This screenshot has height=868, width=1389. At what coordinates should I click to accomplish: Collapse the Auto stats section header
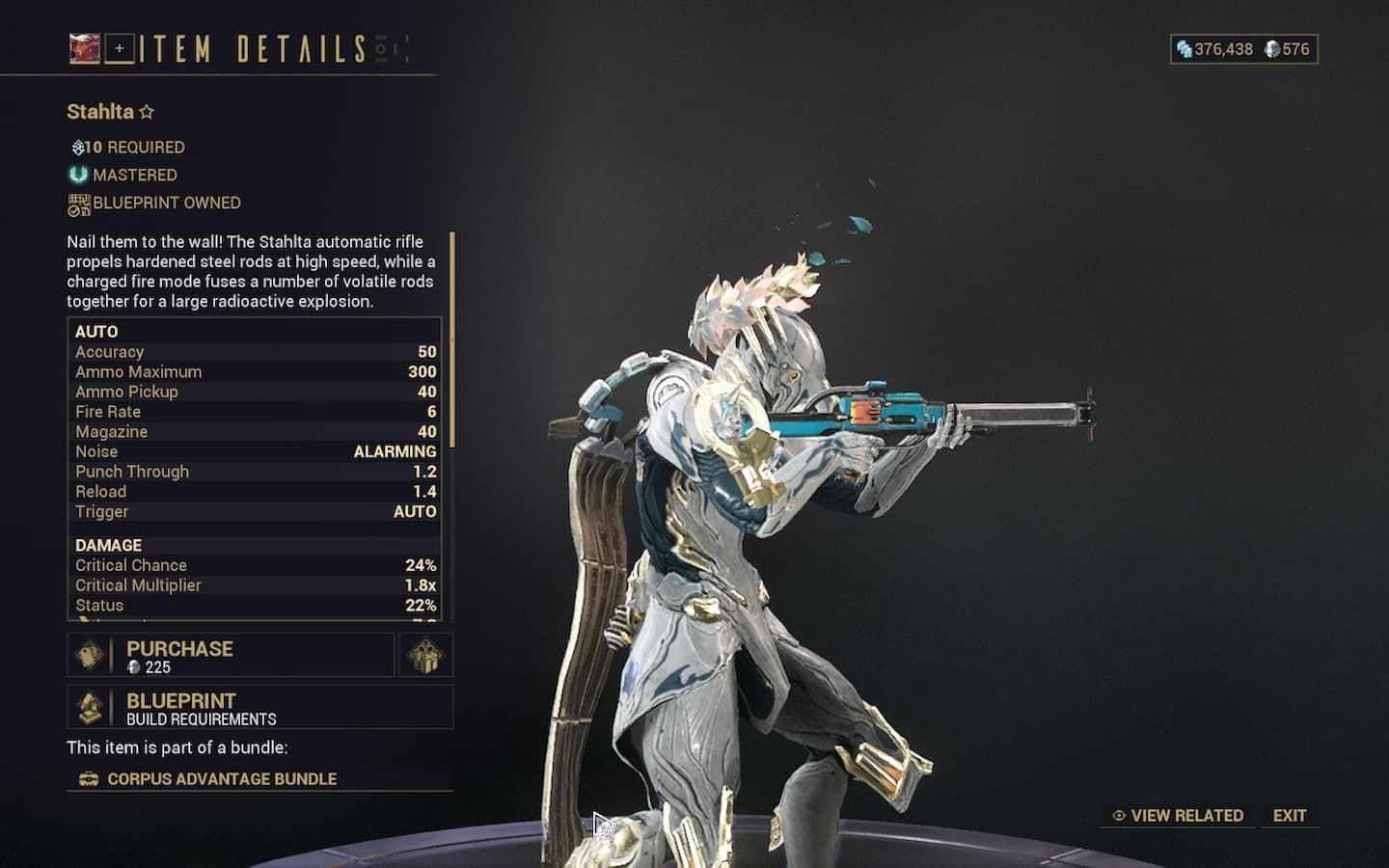[x=95, y=331]
